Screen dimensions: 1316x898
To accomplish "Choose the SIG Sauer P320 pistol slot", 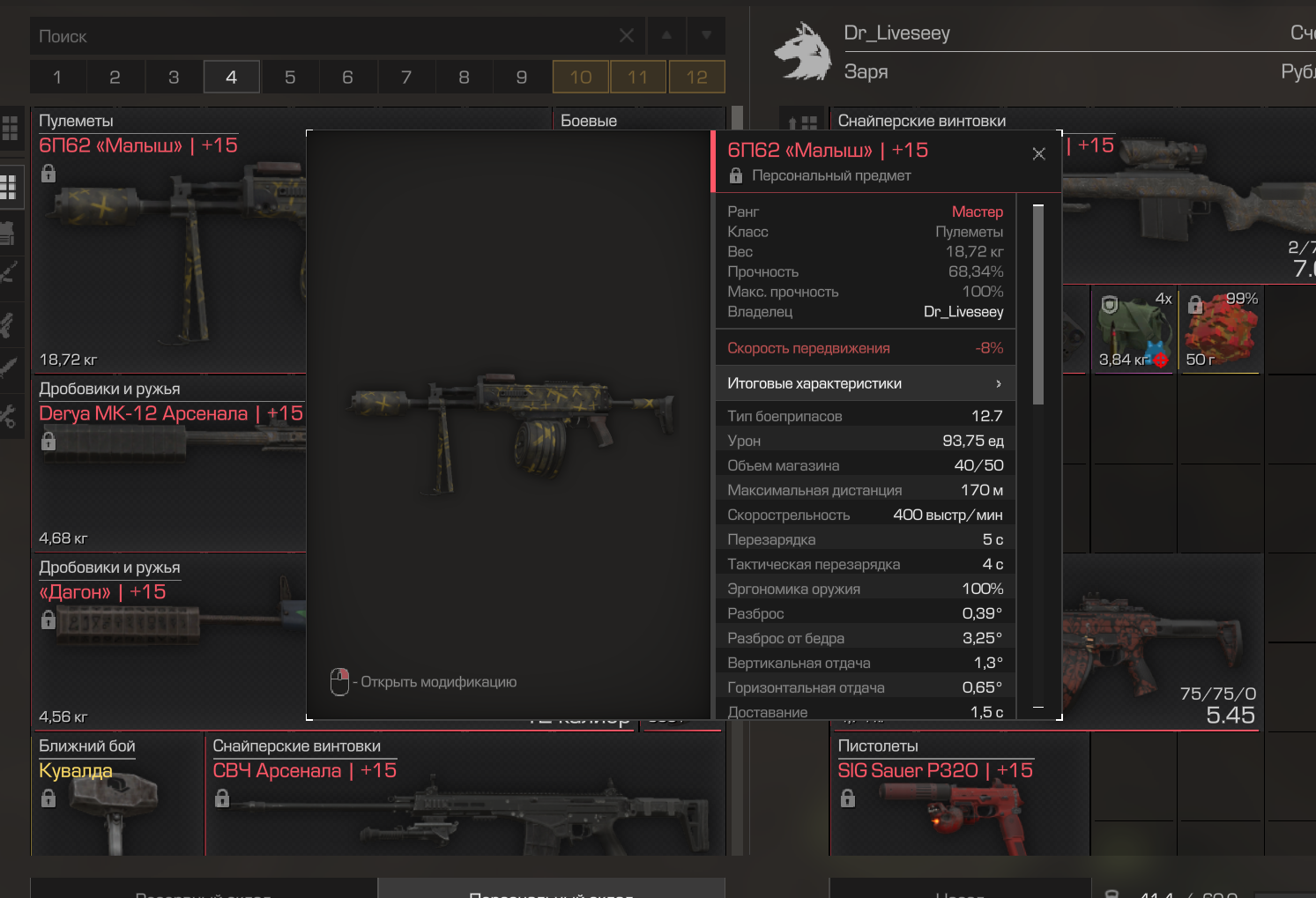I will tap(959, 798).
